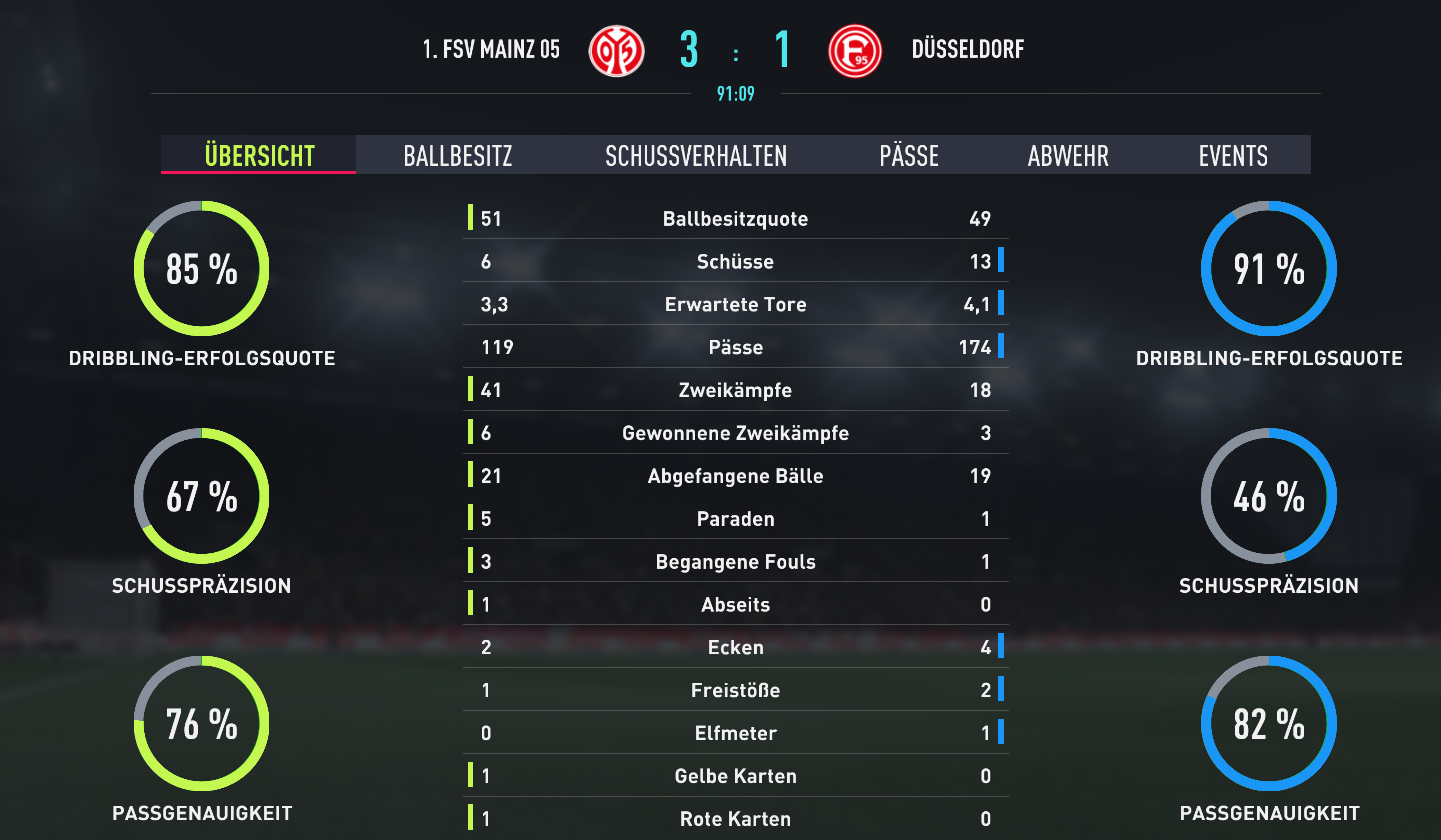Go to the Abwehr tab
This screenshot has height=840, width=1441.
click(1068, 156)
